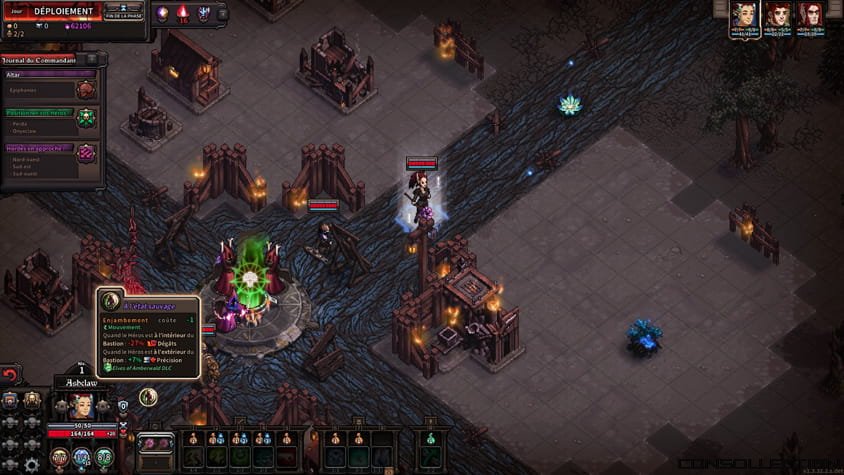Screen dimensions: 844x475
Task: Click the blue crystal shield icon
Action: point(204,13)
